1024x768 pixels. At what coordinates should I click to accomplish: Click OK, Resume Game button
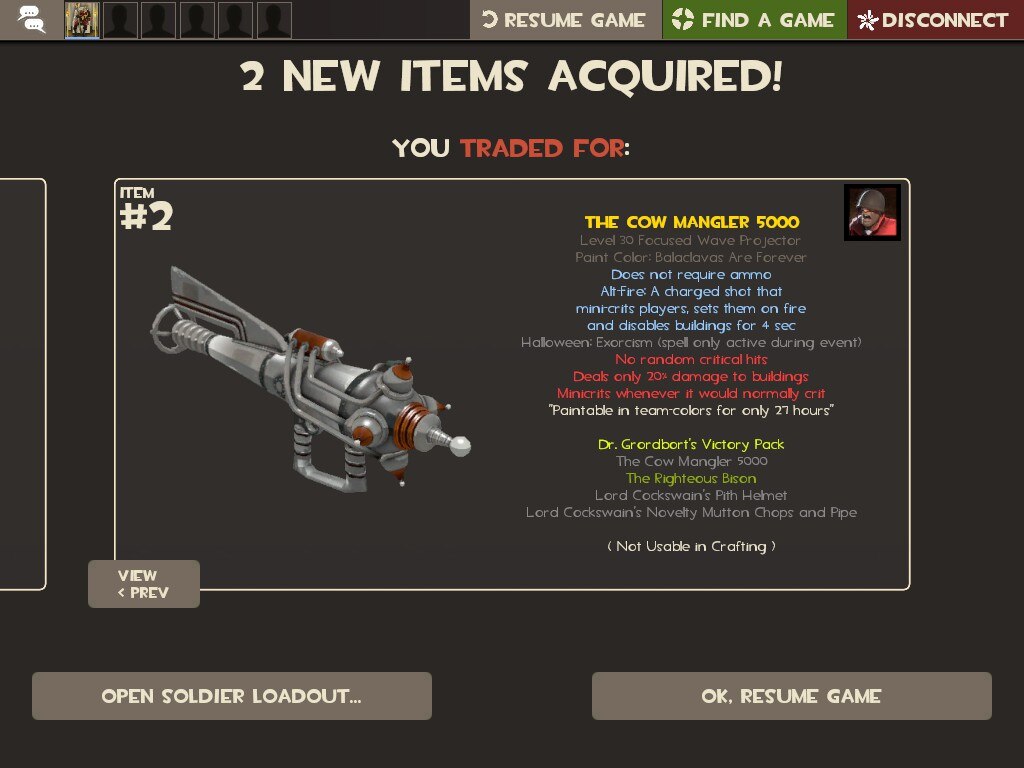click(x=791, y=696)
